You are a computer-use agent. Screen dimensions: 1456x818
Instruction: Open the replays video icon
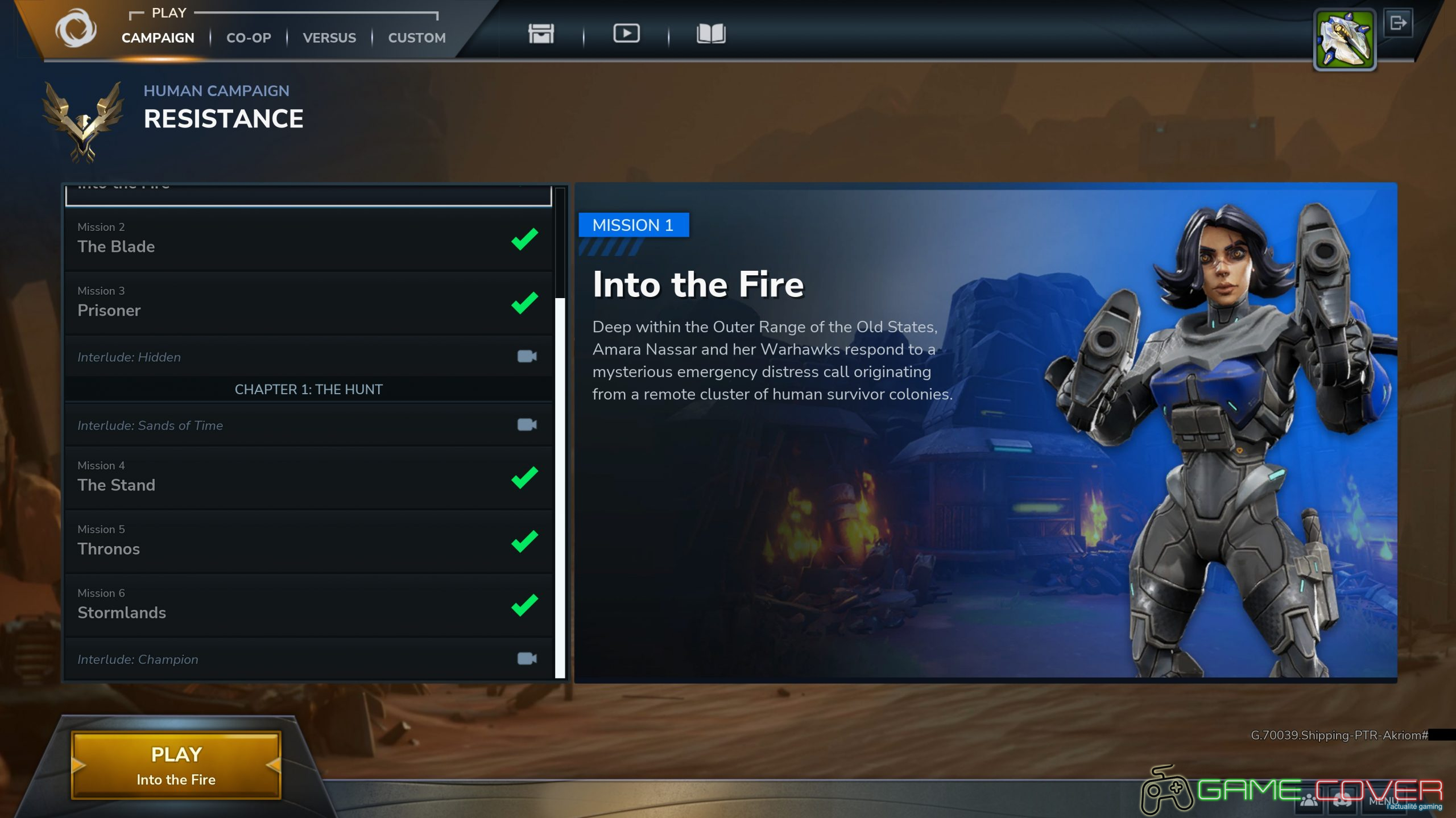[626, 34]
